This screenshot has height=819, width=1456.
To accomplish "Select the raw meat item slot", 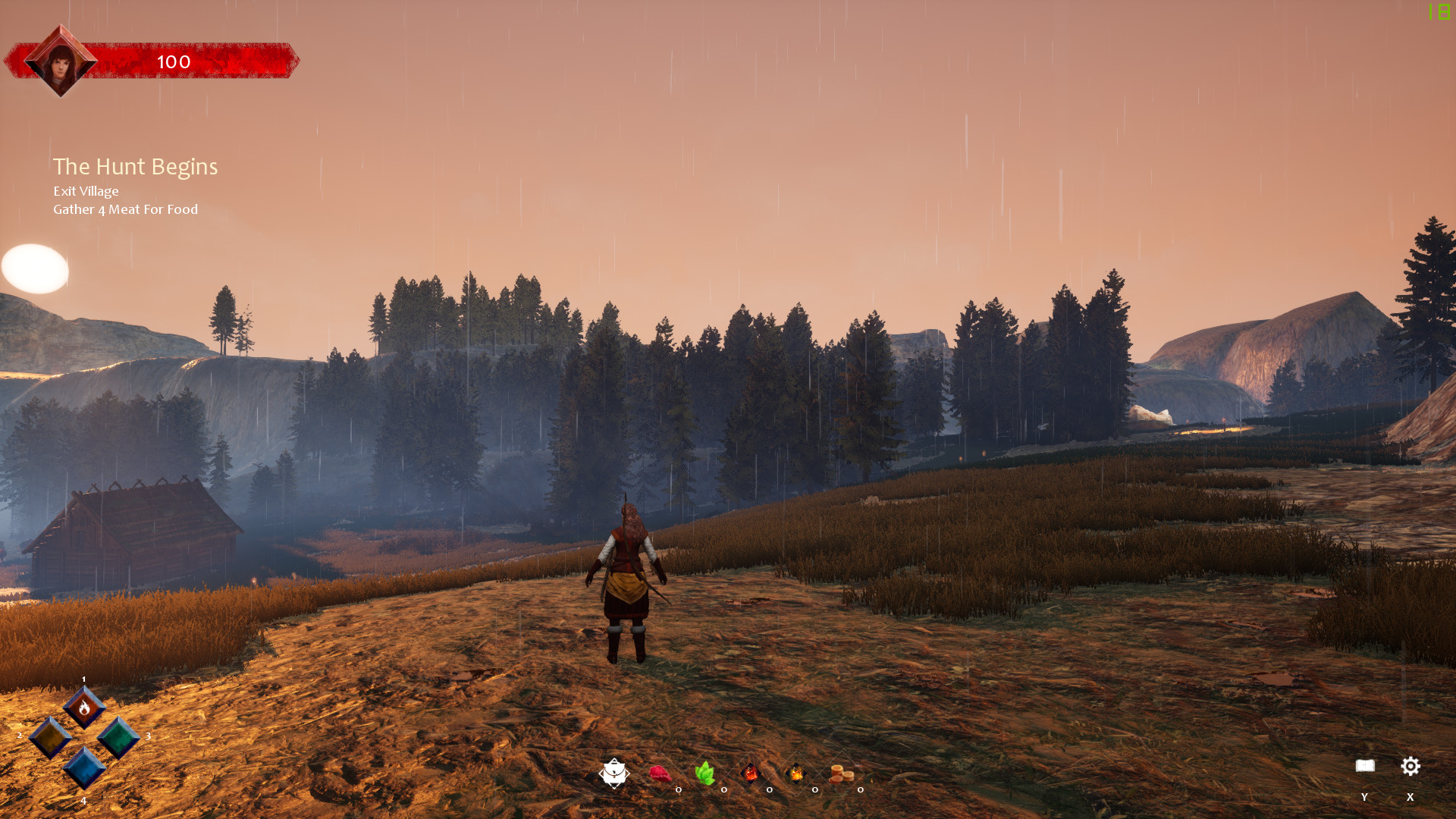I will tap(660, 773).
